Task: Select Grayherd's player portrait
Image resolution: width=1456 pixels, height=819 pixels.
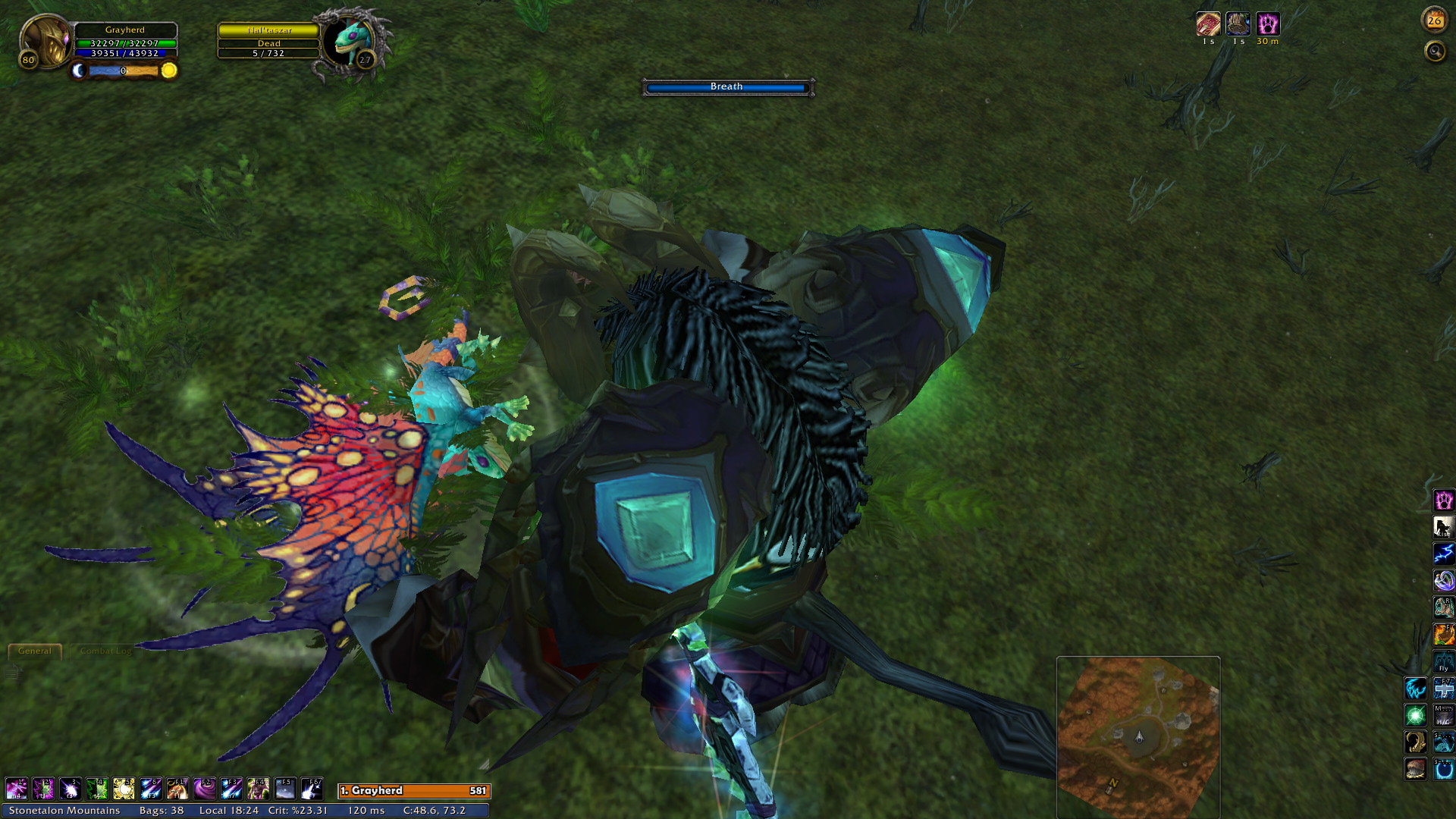Action: coord(45,41)
